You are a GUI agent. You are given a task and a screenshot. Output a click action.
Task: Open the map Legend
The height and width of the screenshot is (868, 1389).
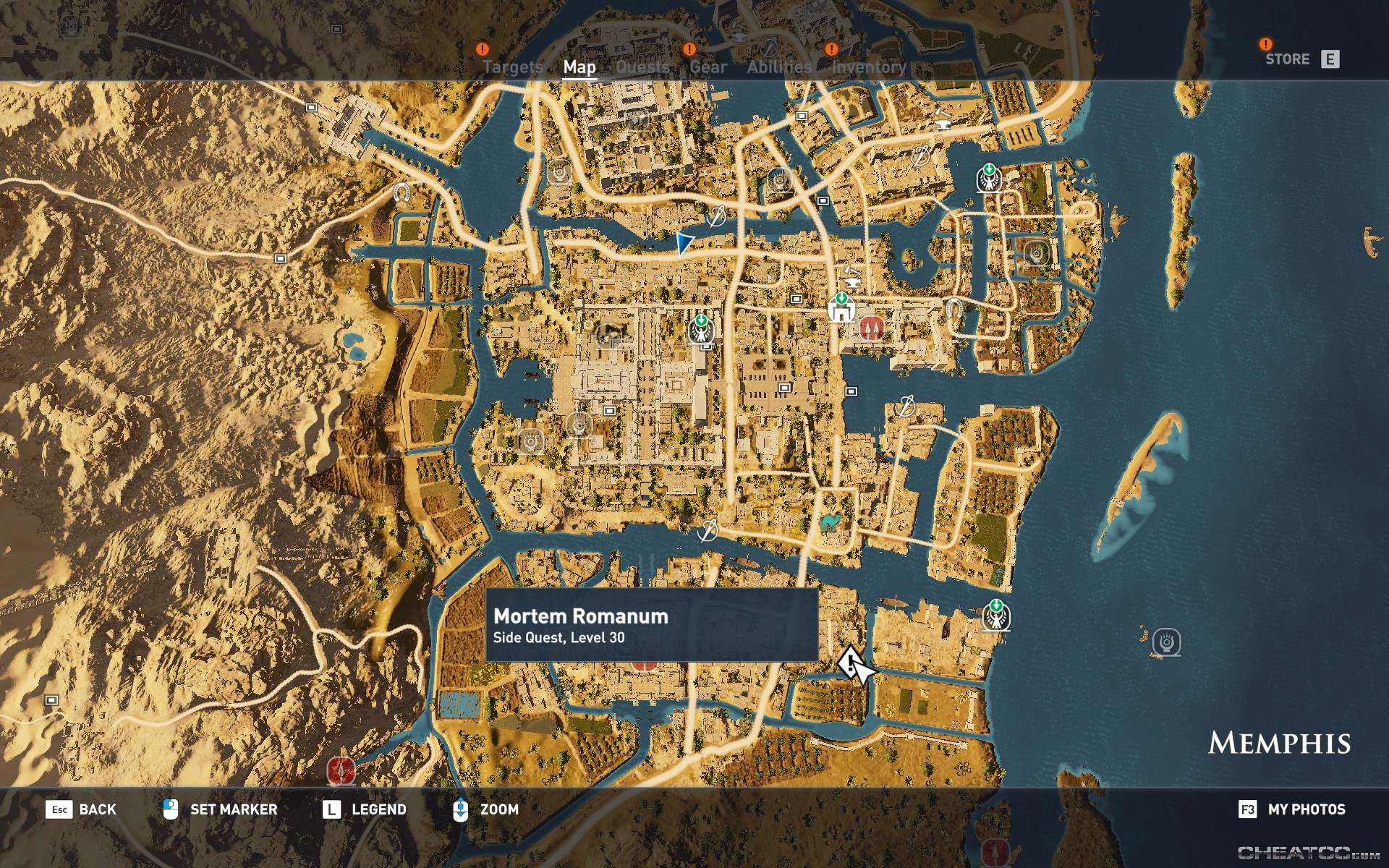coord(380,809)
